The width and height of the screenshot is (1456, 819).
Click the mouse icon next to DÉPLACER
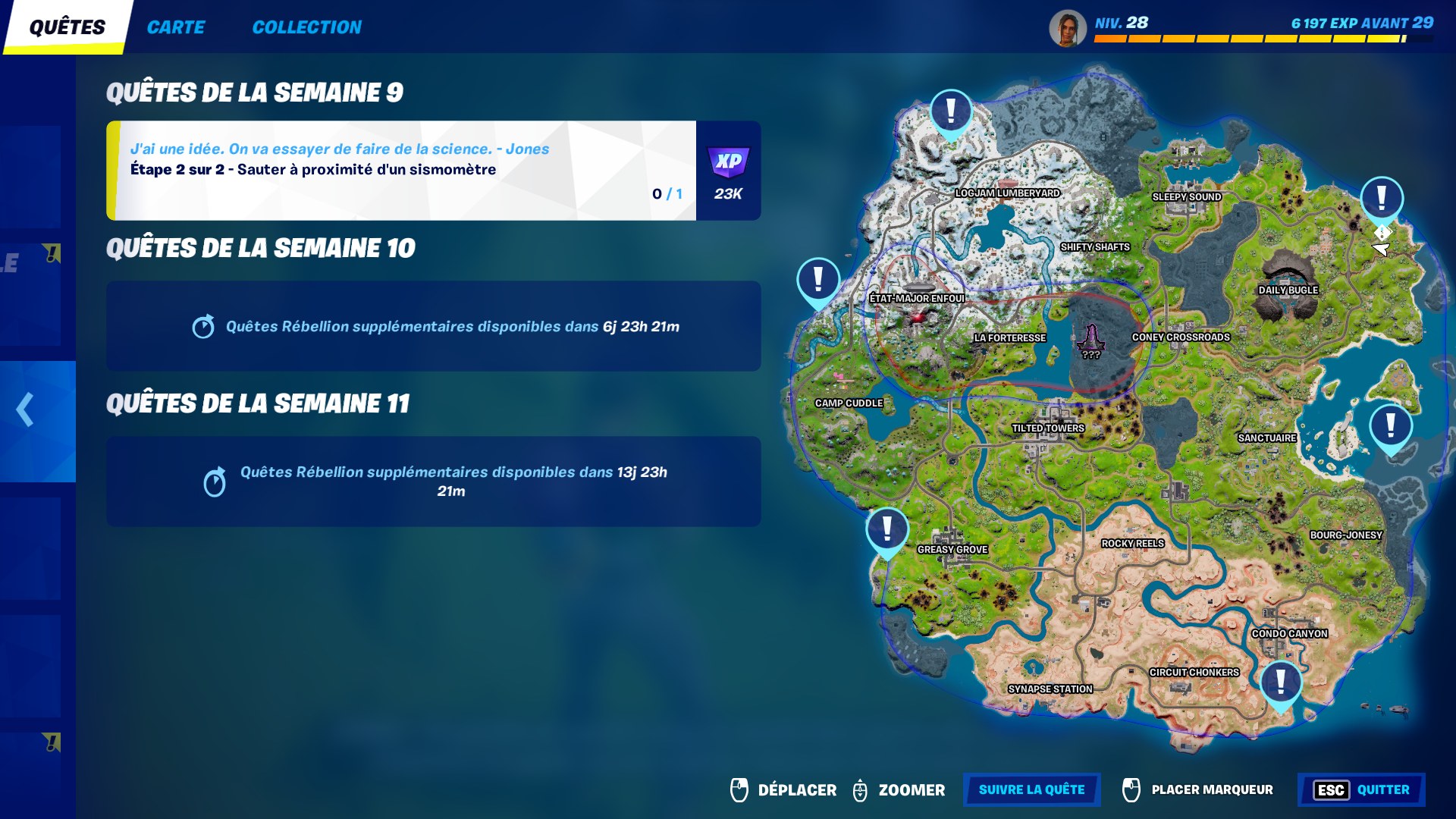point(737,789)
